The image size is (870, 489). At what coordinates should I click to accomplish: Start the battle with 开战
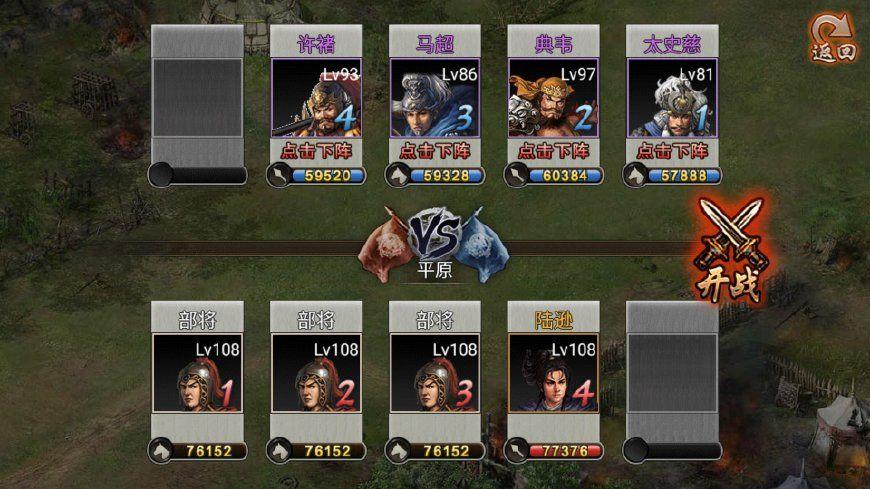(731, 251)
